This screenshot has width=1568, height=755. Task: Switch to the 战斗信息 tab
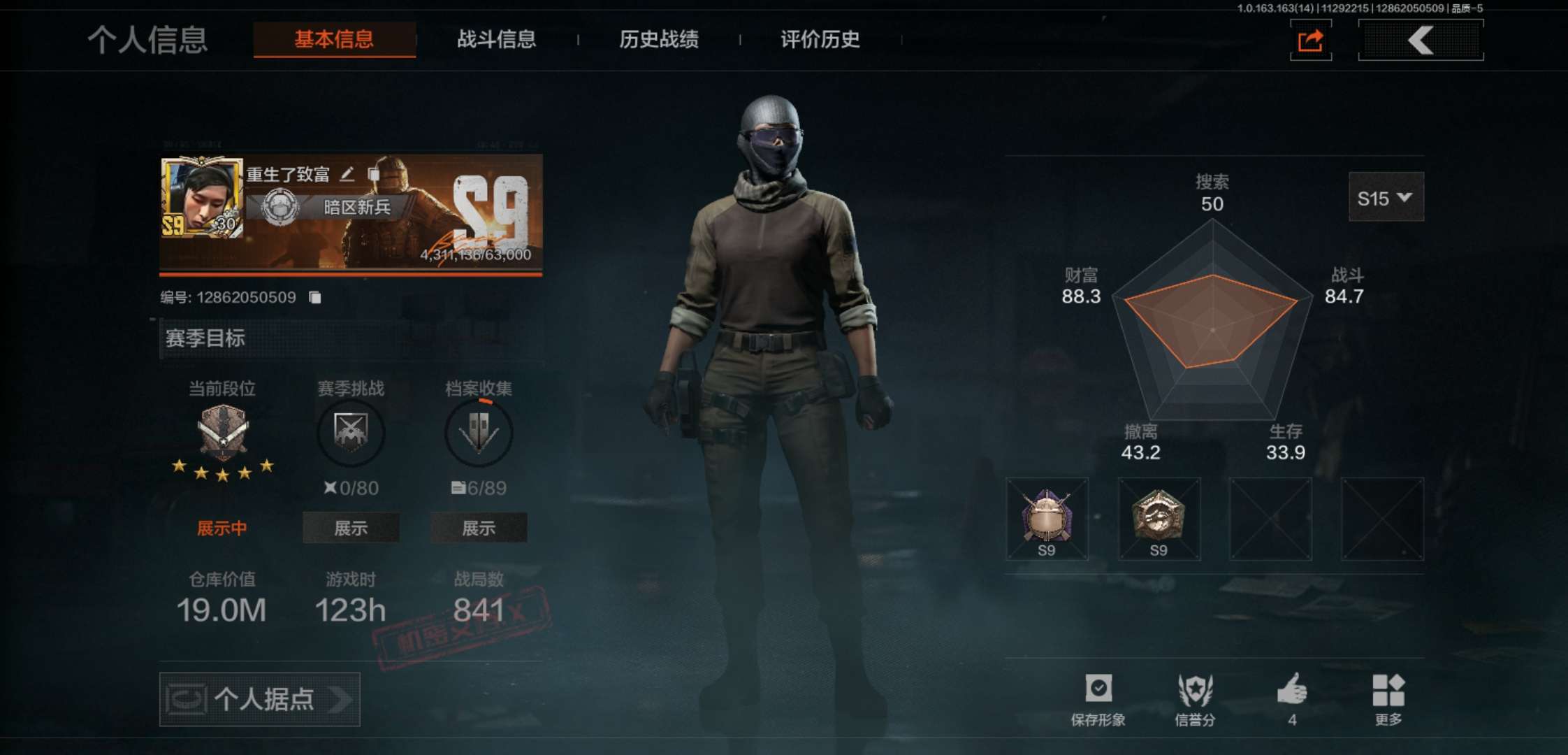point(496,39)
